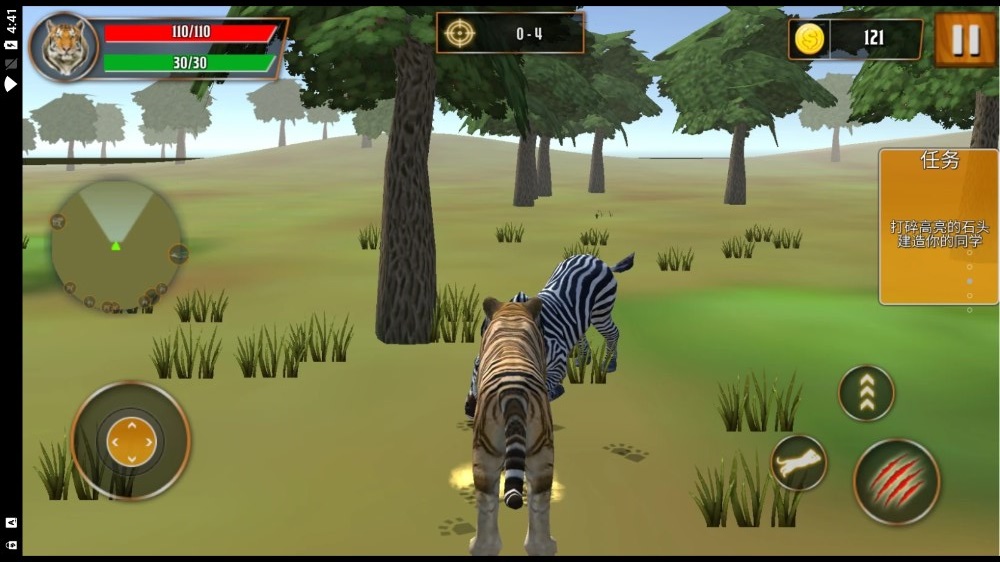Image resolution: width=1000 pixels, height=562 pixels.
Task: Open the orange 任务 quest panel
Action: click(938, 226)
